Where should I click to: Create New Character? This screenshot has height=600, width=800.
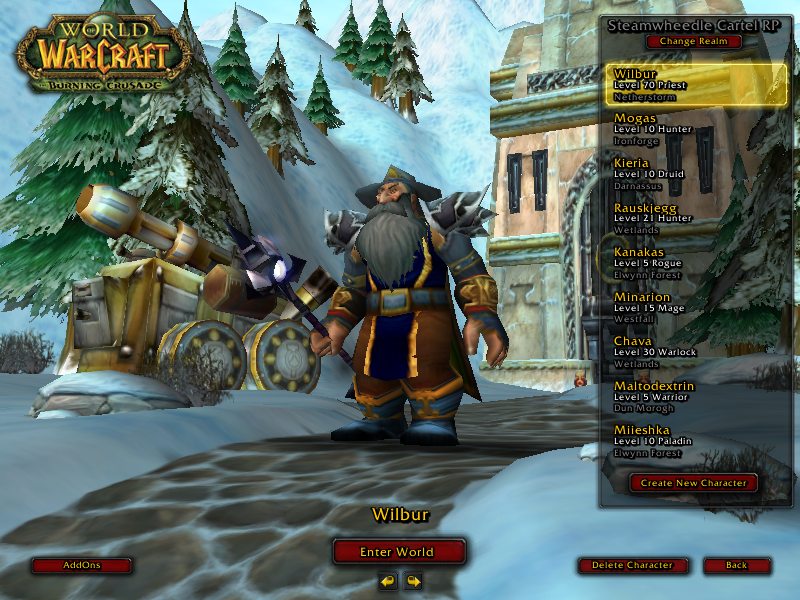(x=694, y=483)
